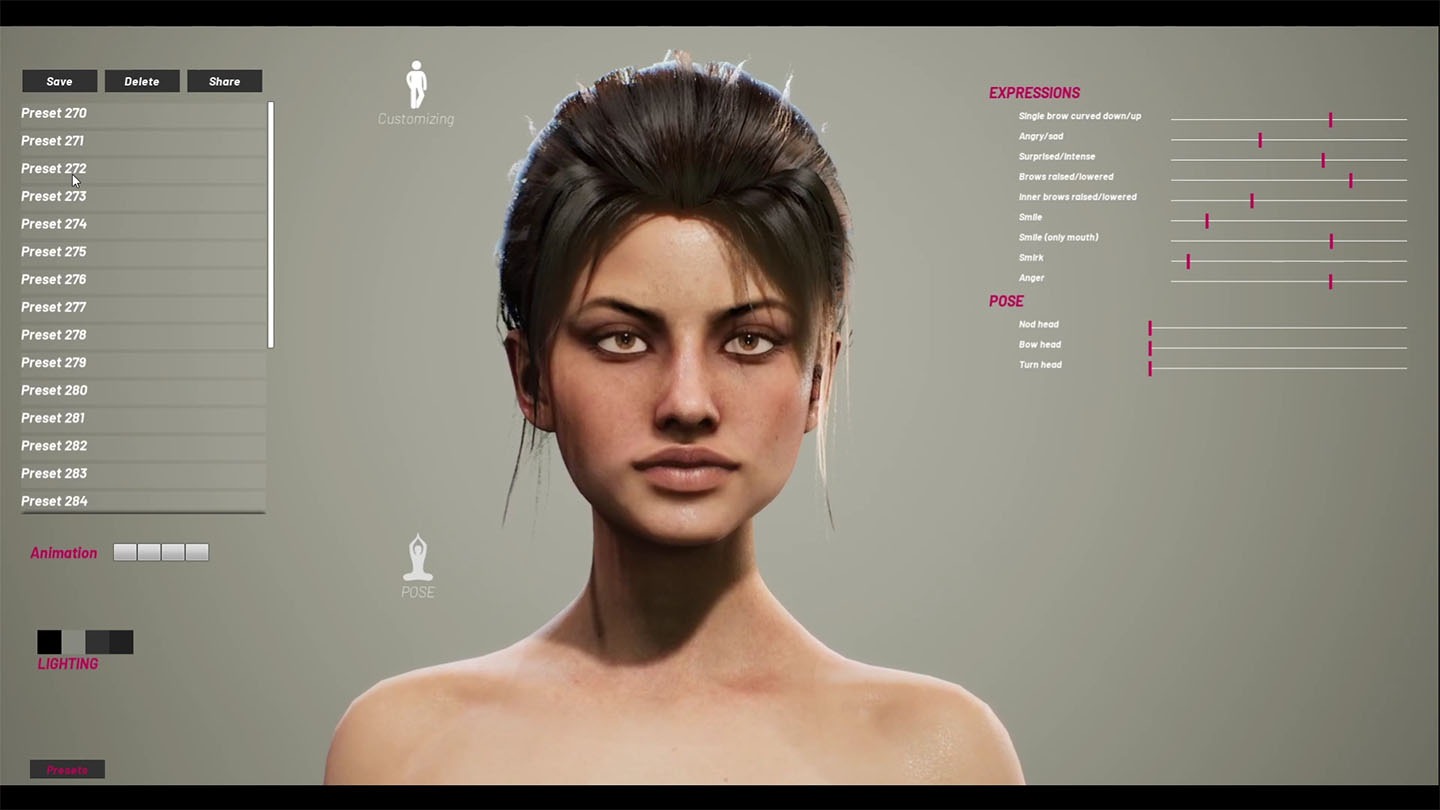This screenshot has width=1440, height=810.
Task: Change the Bow head slider
Action: [x=1150, y=348]
